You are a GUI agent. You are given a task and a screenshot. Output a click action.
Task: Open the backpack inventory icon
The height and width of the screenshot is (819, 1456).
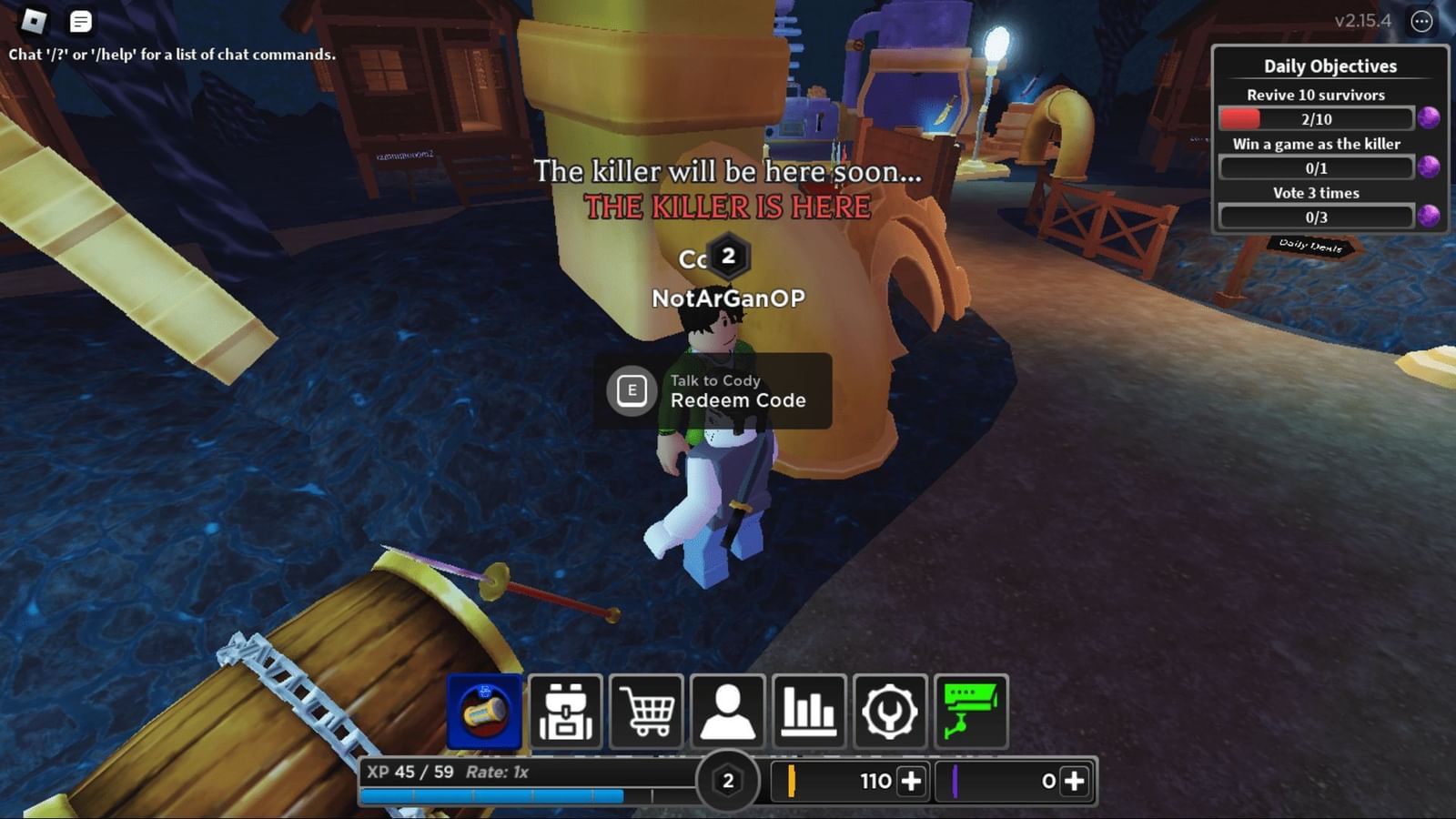click(564, 713)
